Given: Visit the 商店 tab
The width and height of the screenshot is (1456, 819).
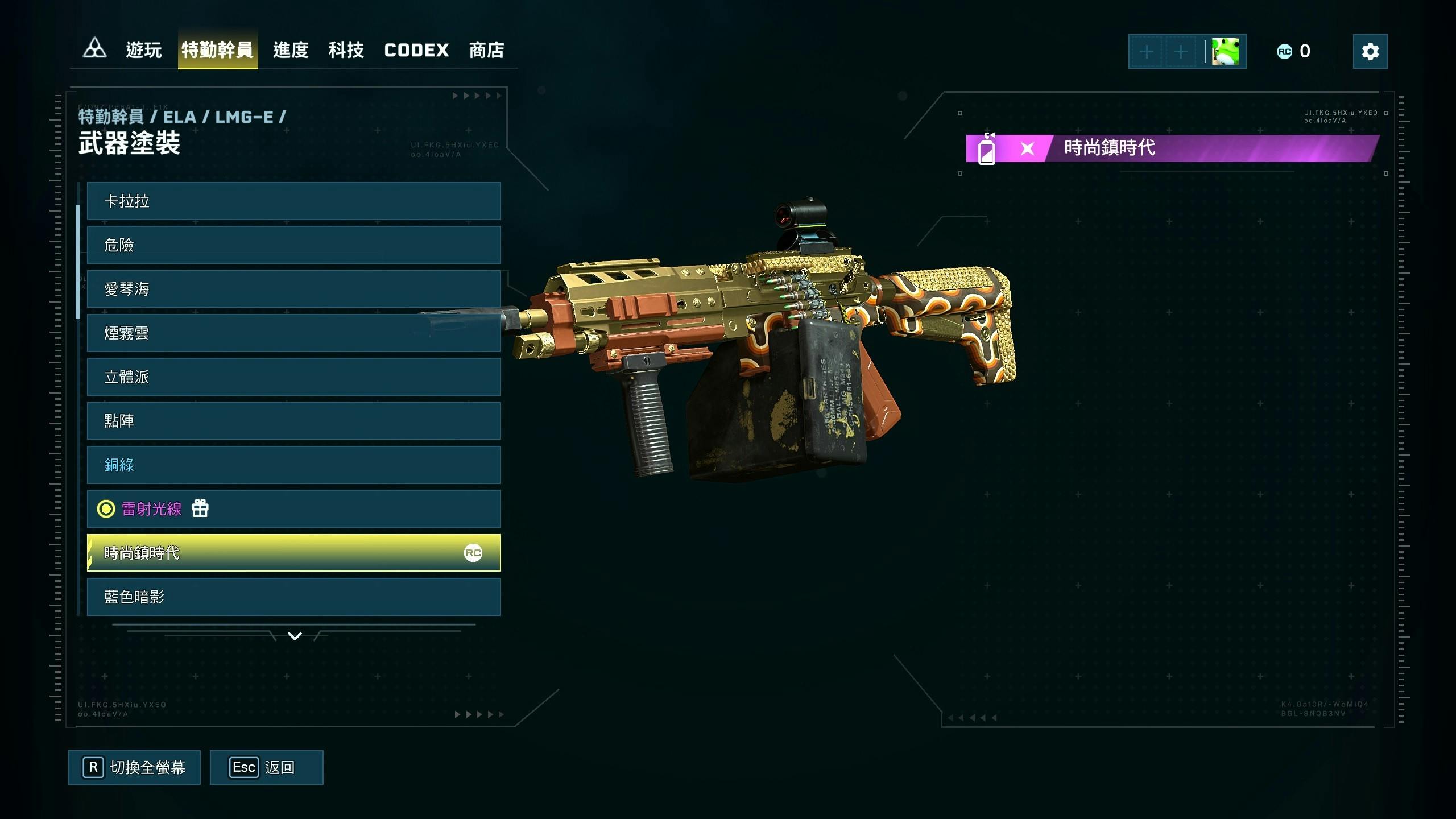Looking at the screenshot, I should [x=486, y=51].
